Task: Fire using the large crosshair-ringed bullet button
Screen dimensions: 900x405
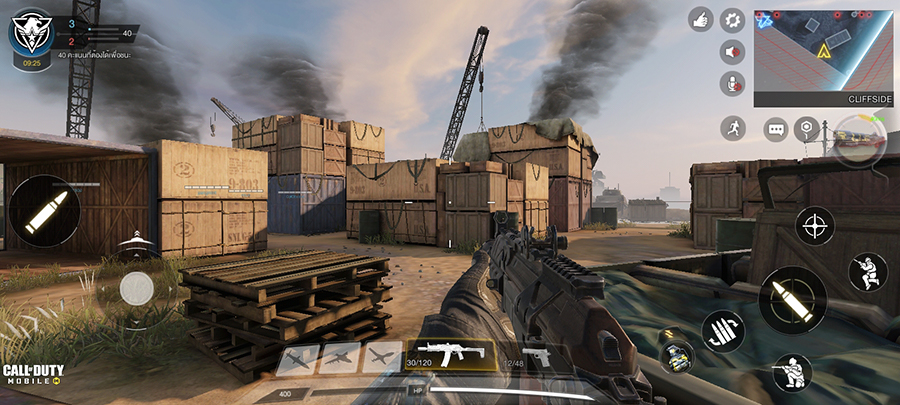Action: pyautogui.click(x=792, y=299)
